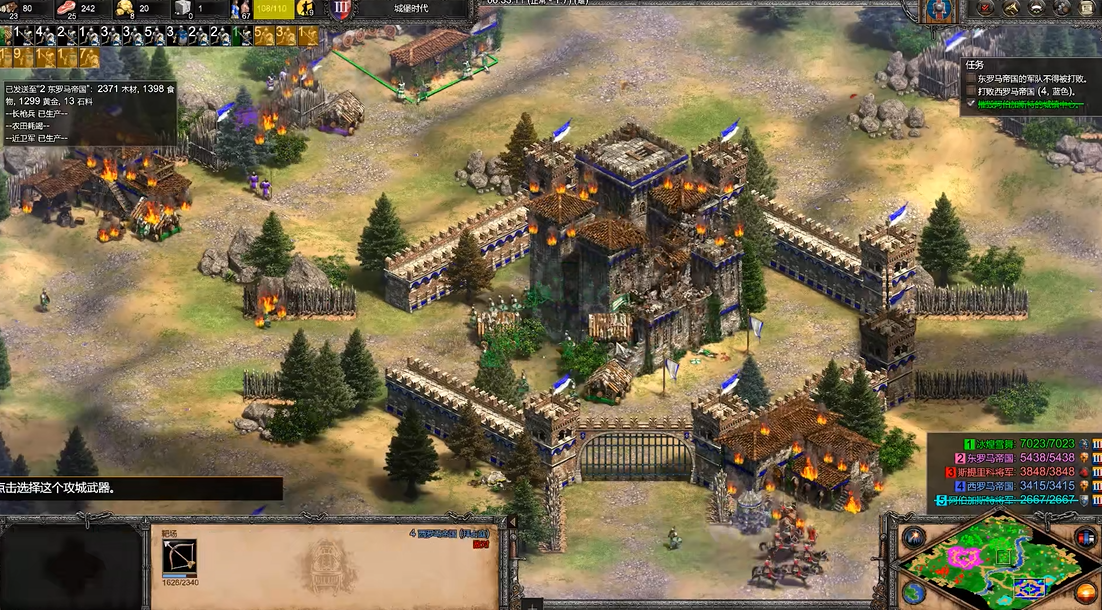Click the Castle Age III shield
The image size is (1102, 610).
tap(340, 9)
